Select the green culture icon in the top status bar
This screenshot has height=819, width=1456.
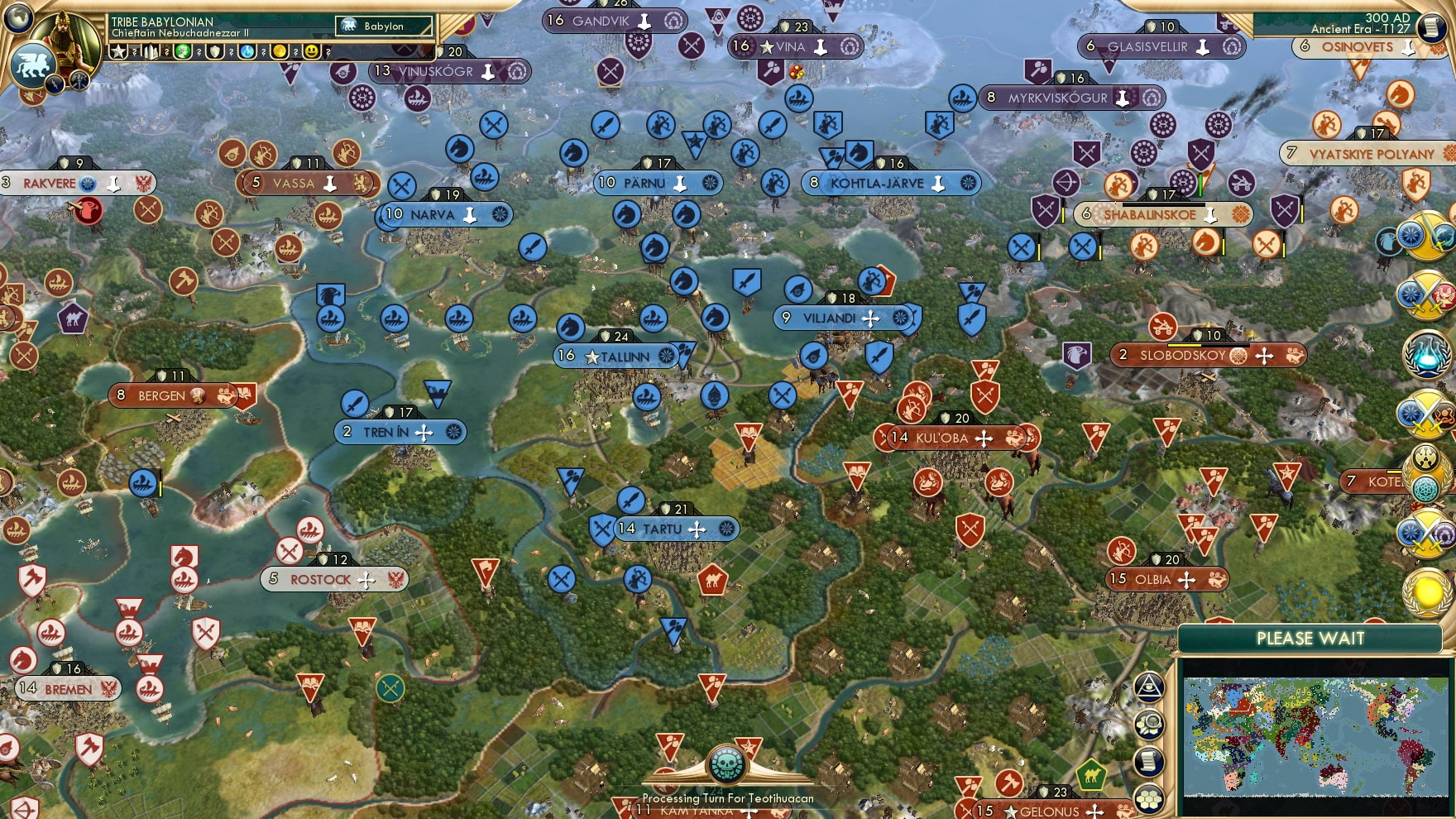183,51
